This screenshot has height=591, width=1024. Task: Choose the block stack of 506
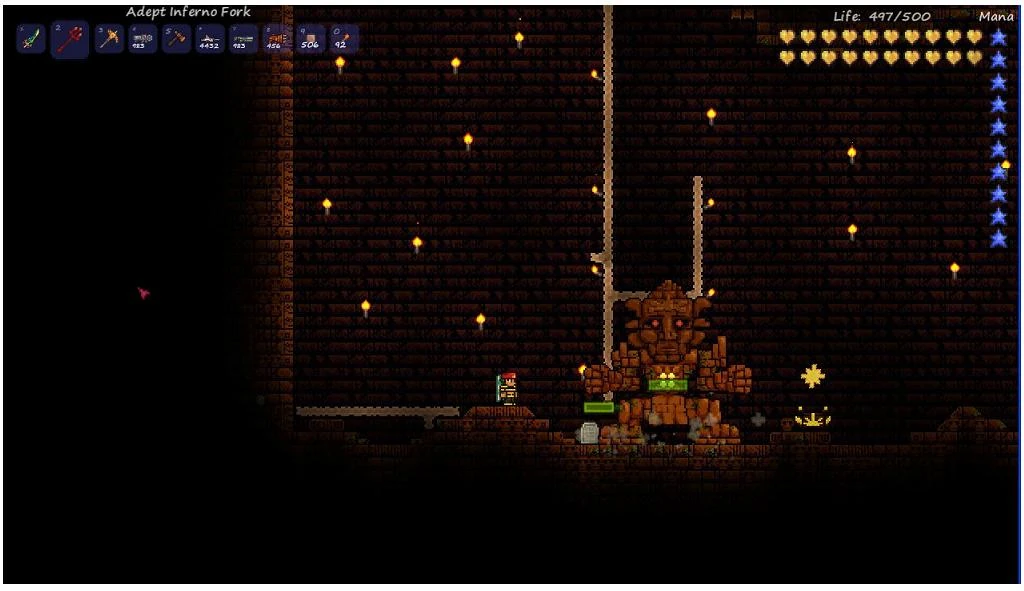tap(310, 39)
